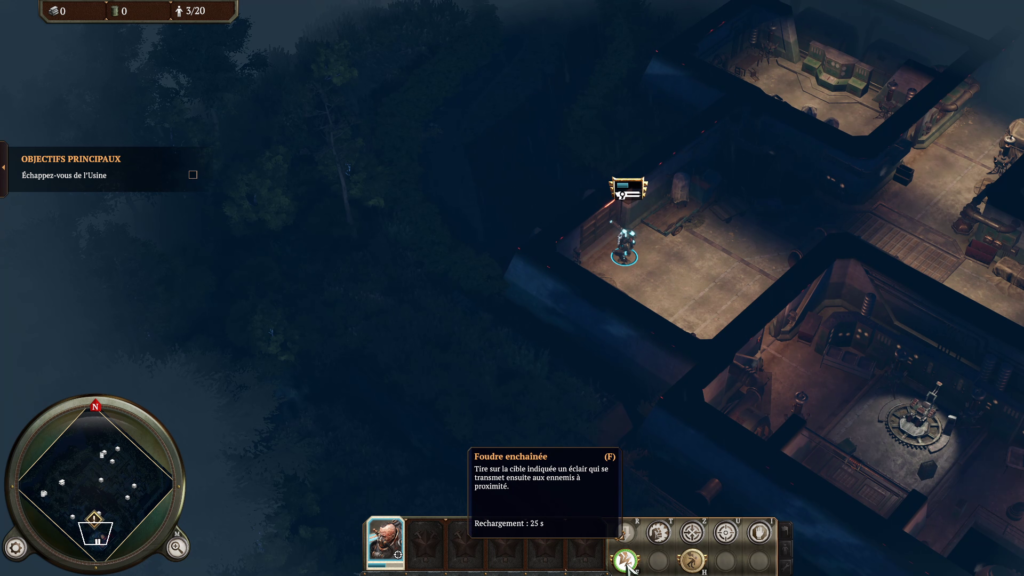The width and height of the screenshot is (1024, 576).
Task: Activate the Foudre enchaînée lightning ability
Action: 625,560
